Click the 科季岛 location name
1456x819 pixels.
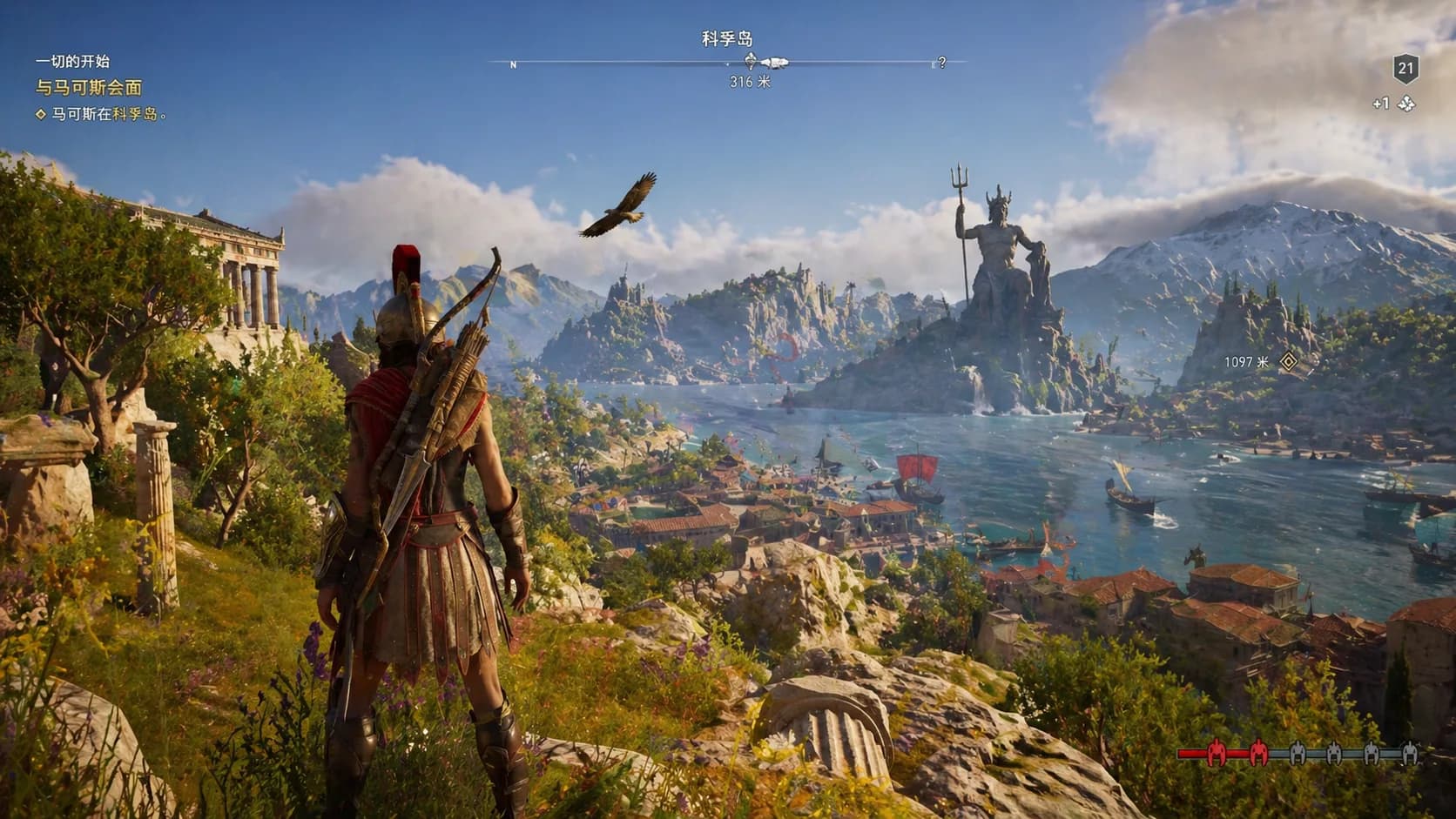[727, 38]
